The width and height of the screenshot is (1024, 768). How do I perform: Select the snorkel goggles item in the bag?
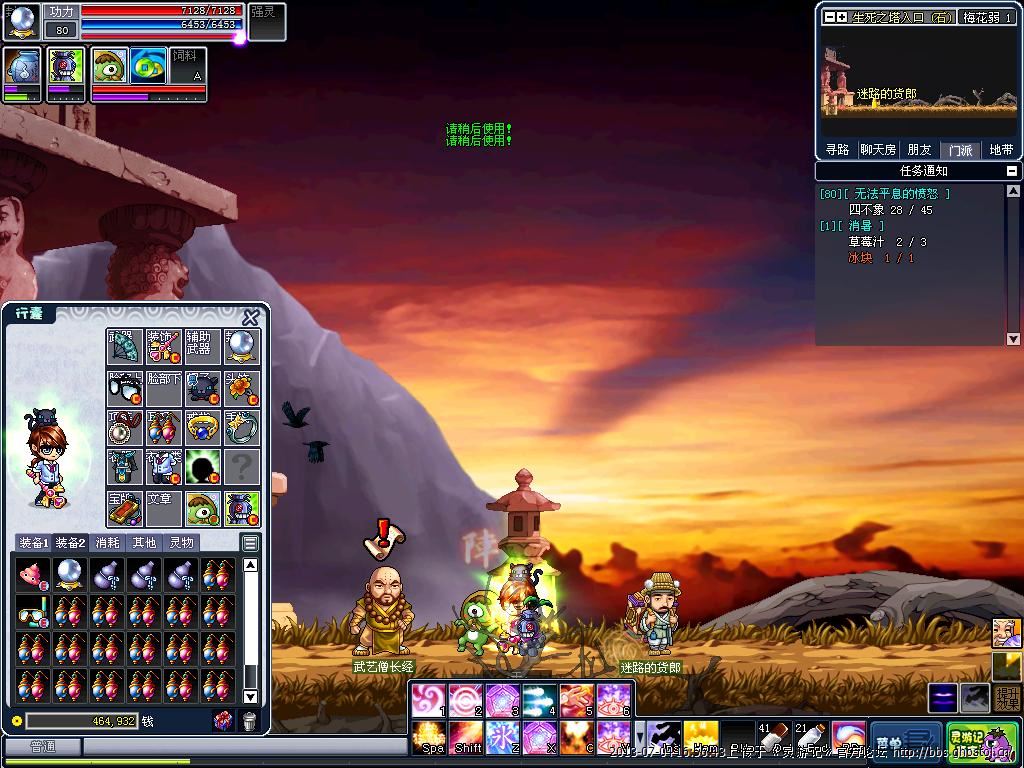pyautogui.click(x=33, y=610)
